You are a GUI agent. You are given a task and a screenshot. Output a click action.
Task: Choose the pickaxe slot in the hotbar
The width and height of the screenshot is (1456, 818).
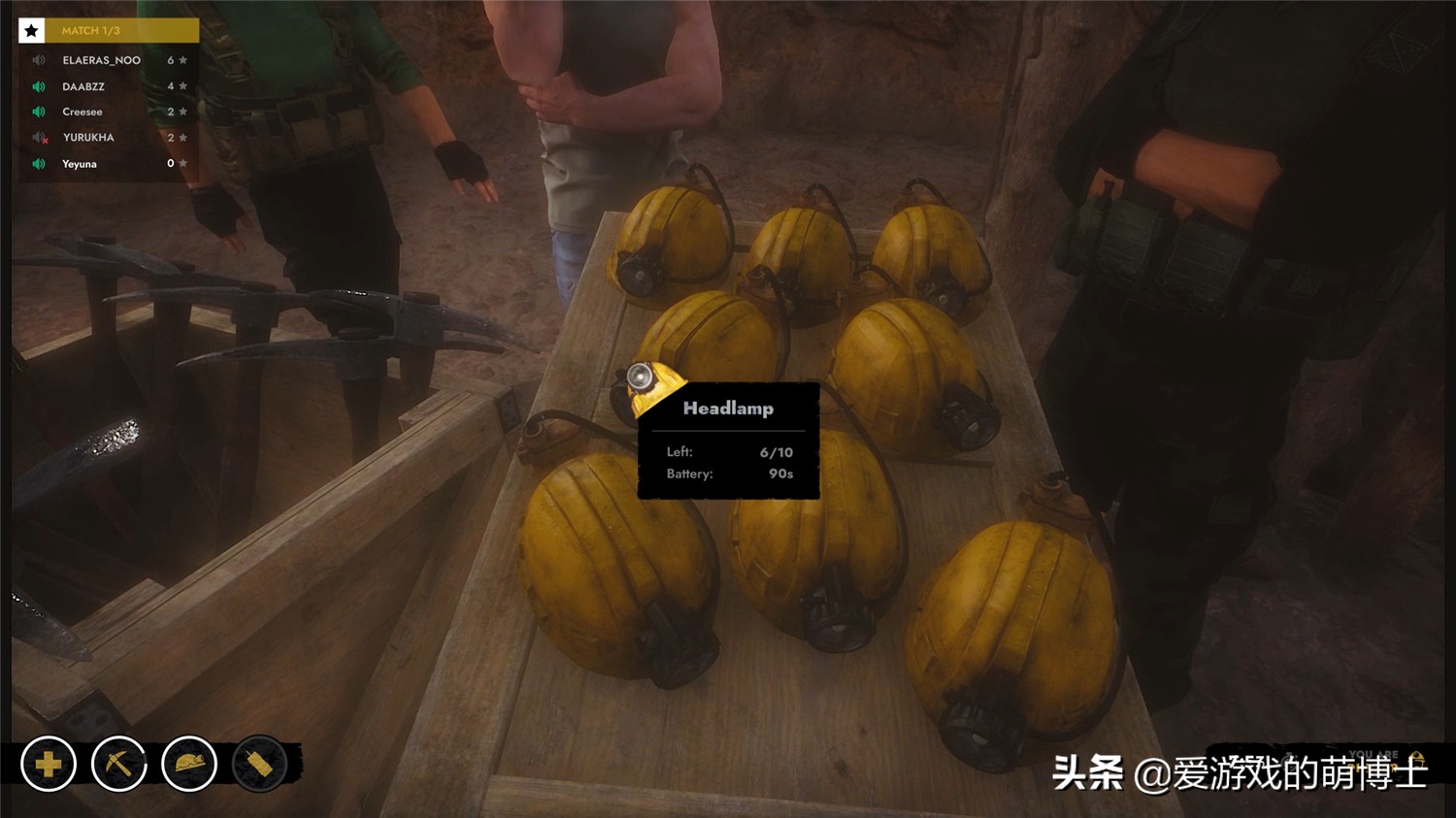[x=118, y=765]
